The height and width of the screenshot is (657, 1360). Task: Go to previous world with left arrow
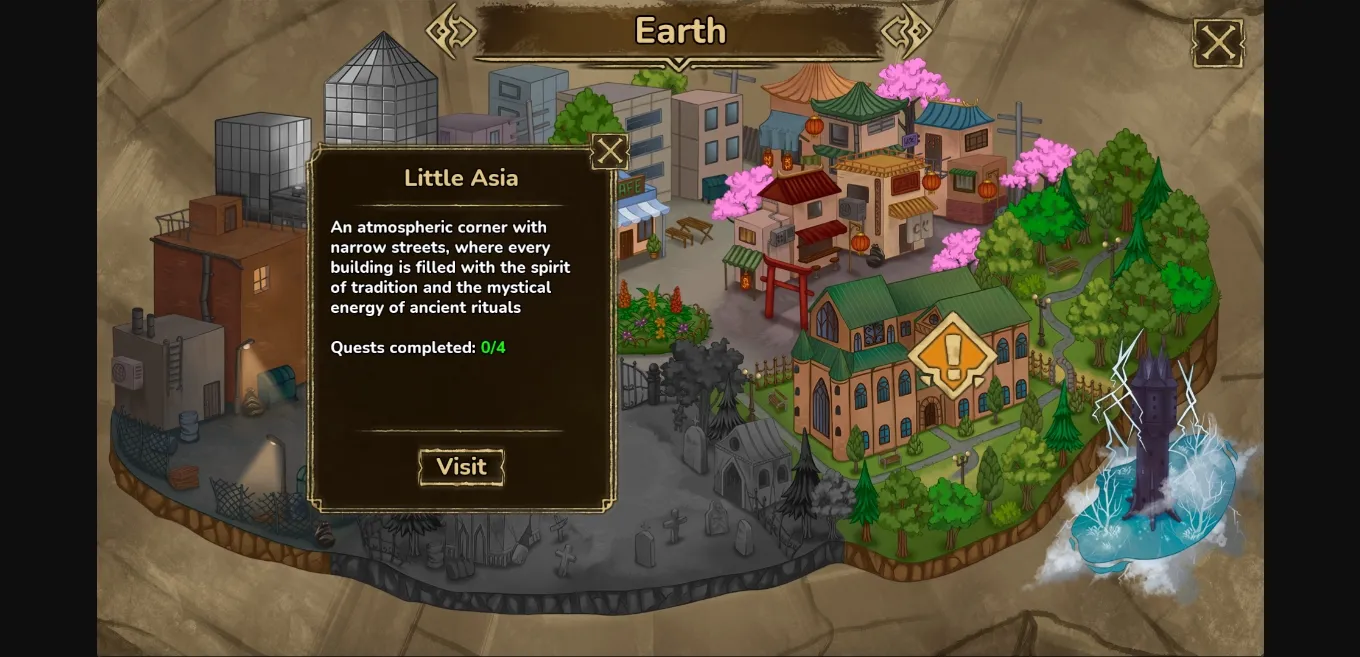[x=451, y=31]
